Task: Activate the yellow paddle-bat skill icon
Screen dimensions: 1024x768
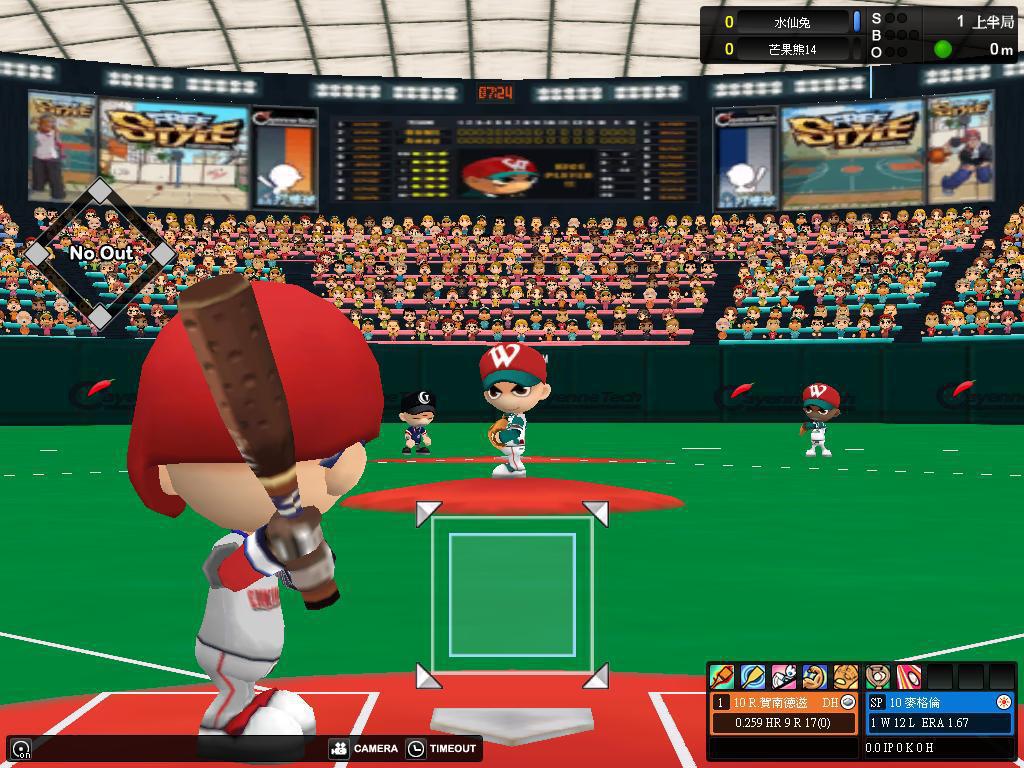Action: click(753, 677)
